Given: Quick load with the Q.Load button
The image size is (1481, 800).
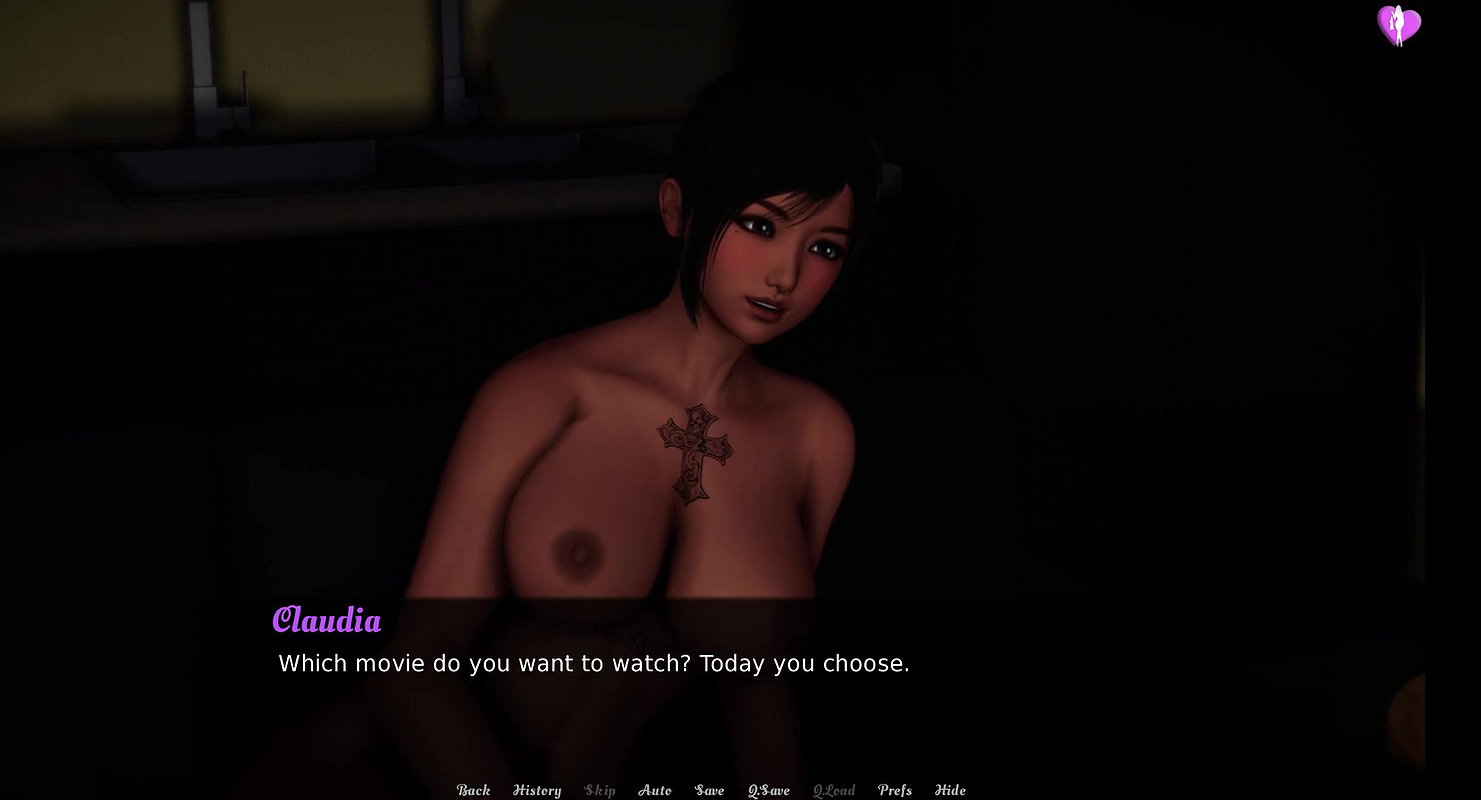Looking at the screenshot, I should [x=834, y=790].
